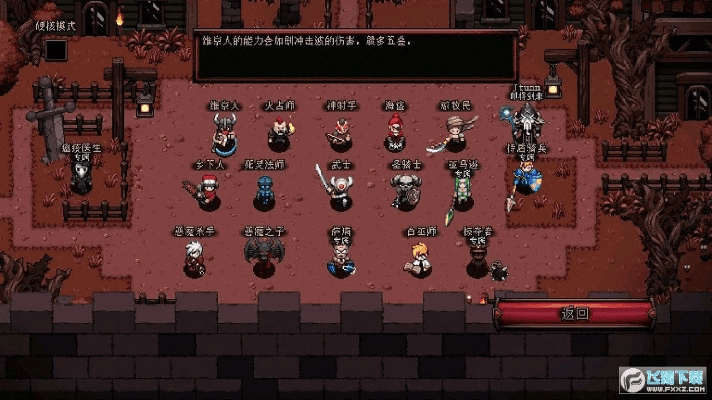Select the 圣骑士 paladin character
The height and width of the screenshot is (400, 712).
coord(404,191)
